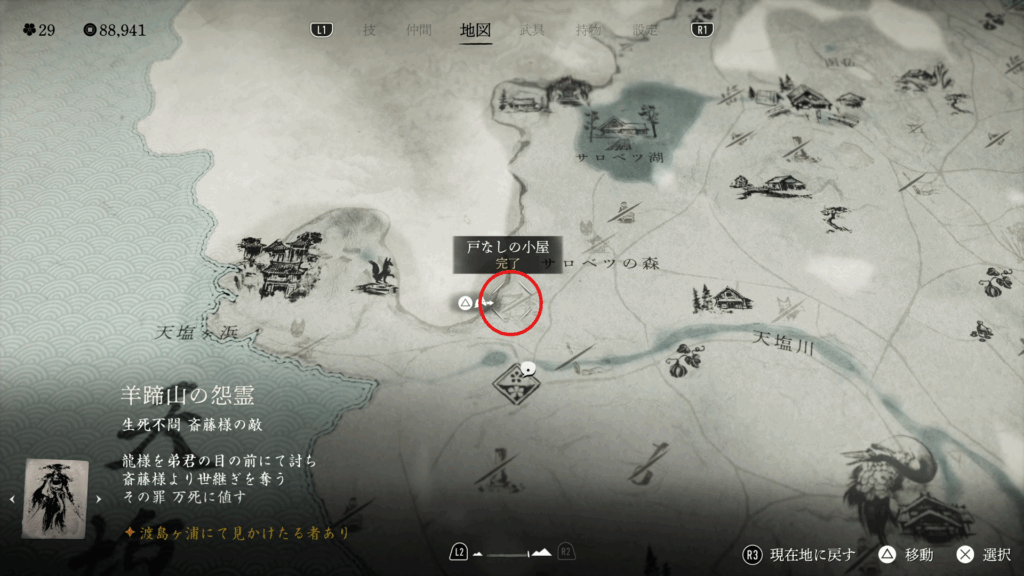Switch to the 武具 tab

[533, 30]
